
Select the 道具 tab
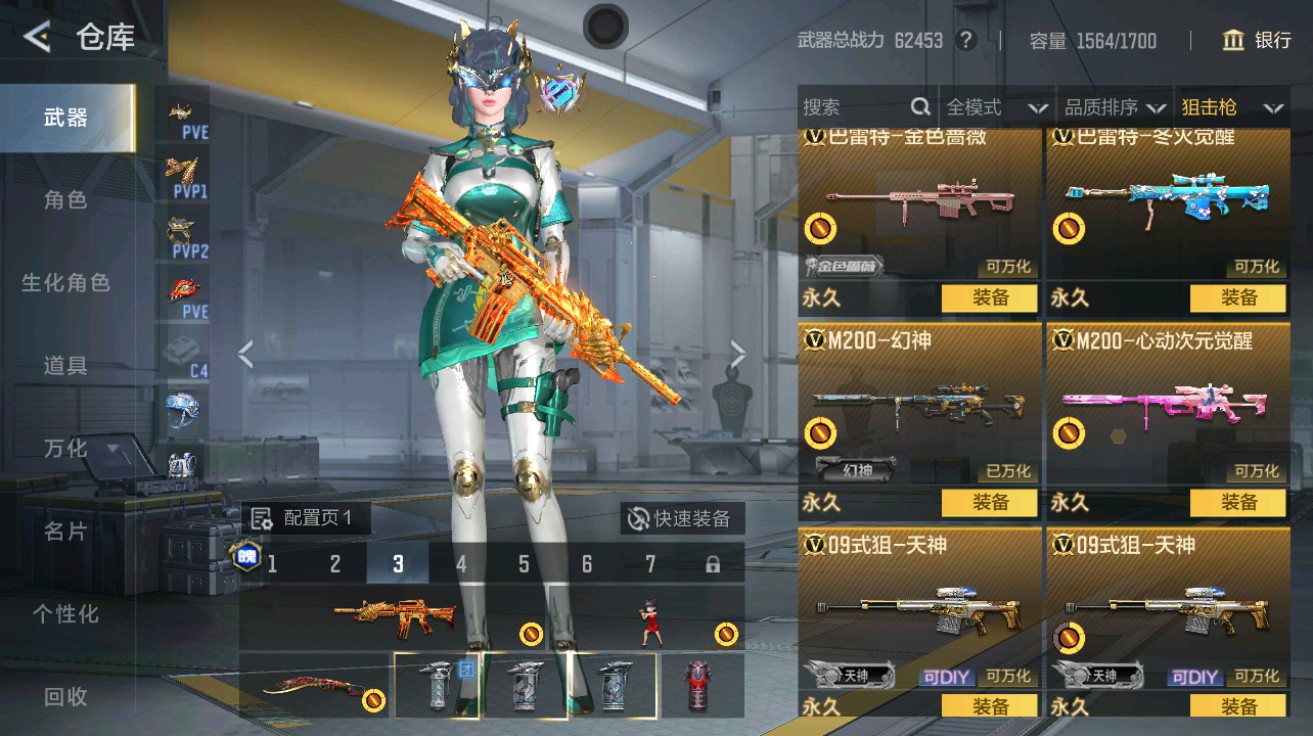(66, 366)
